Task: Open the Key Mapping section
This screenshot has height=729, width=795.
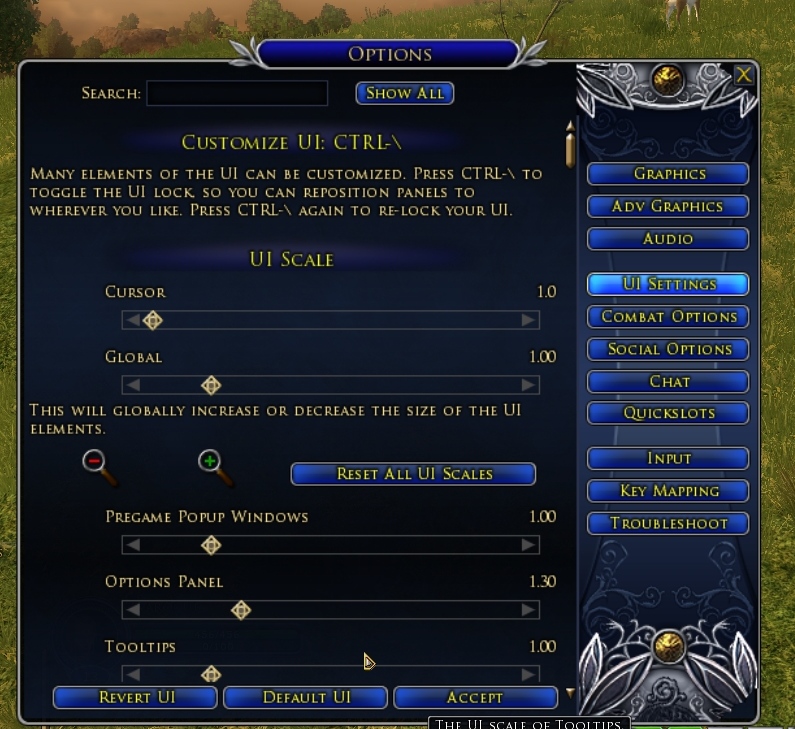Action: 668,491
